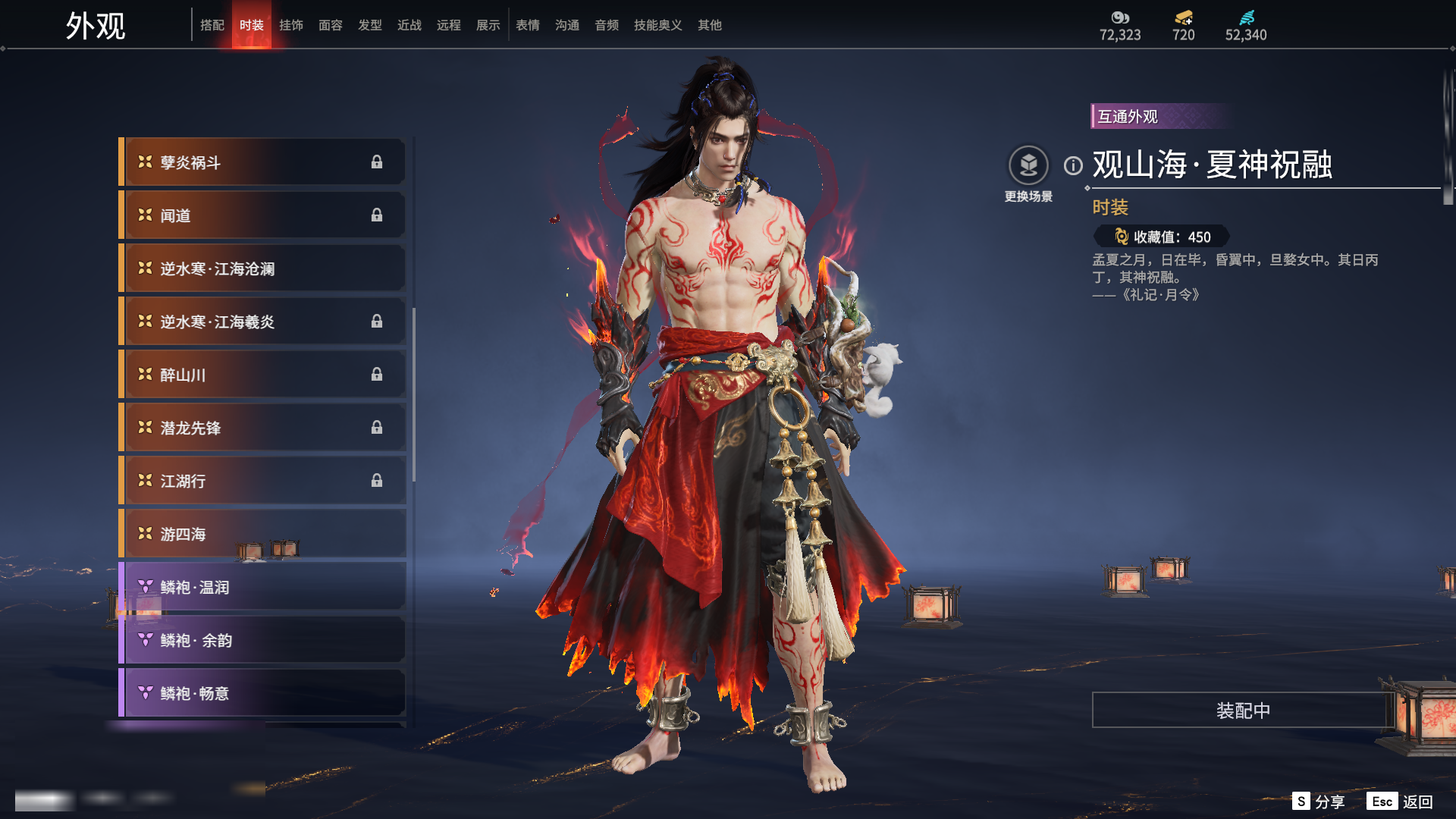Viewport: 1456px width, 819px height.
Task: Choose the 孽炎祸斗 outfit
Action: pyautogui.click(x=262, y=162)
